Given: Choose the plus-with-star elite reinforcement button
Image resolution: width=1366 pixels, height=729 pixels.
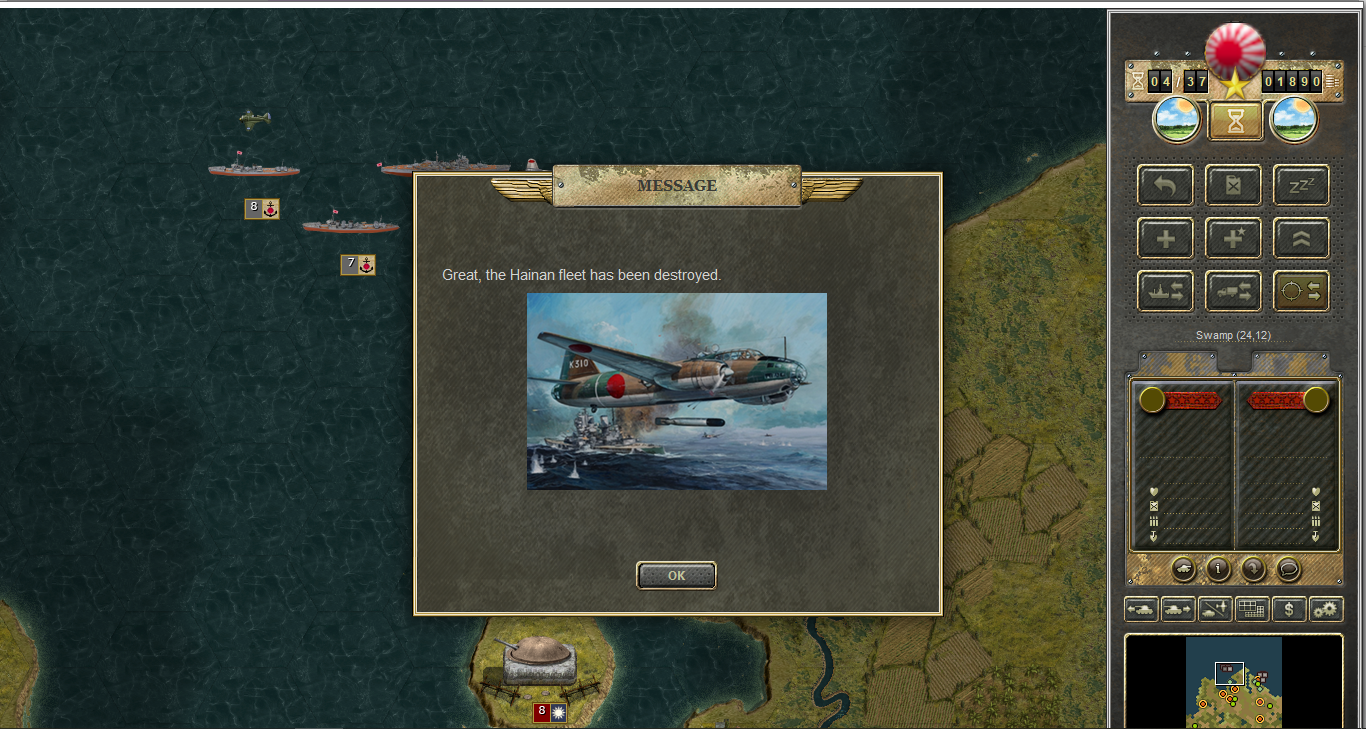Looking at the screenshot, I should [1233, 238].
